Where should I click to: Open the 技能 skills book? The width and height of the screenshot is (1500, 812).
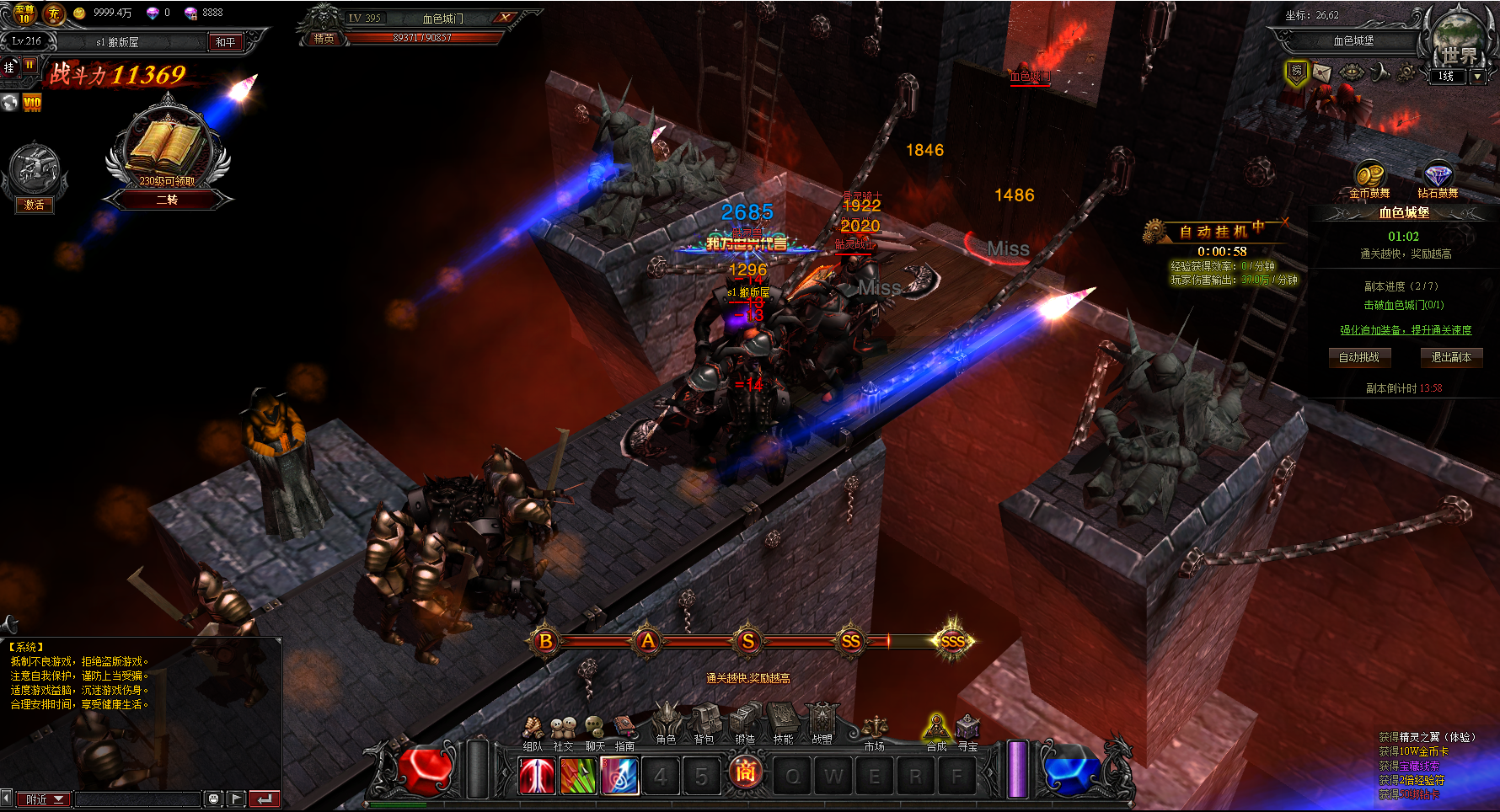[784, 724]
